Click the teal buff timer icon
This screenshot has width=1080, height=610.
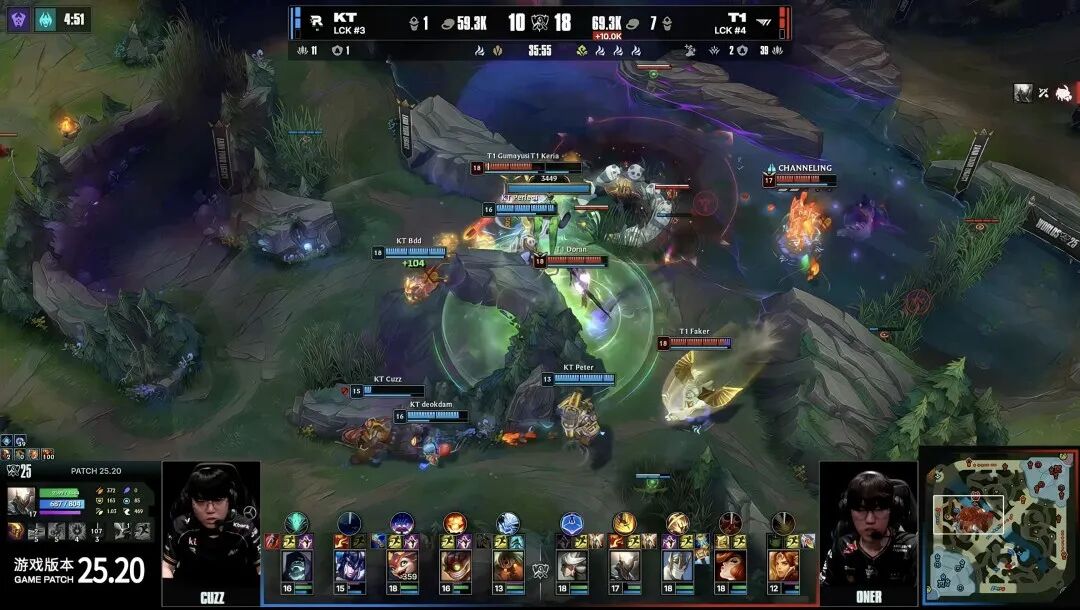point(46,19)
